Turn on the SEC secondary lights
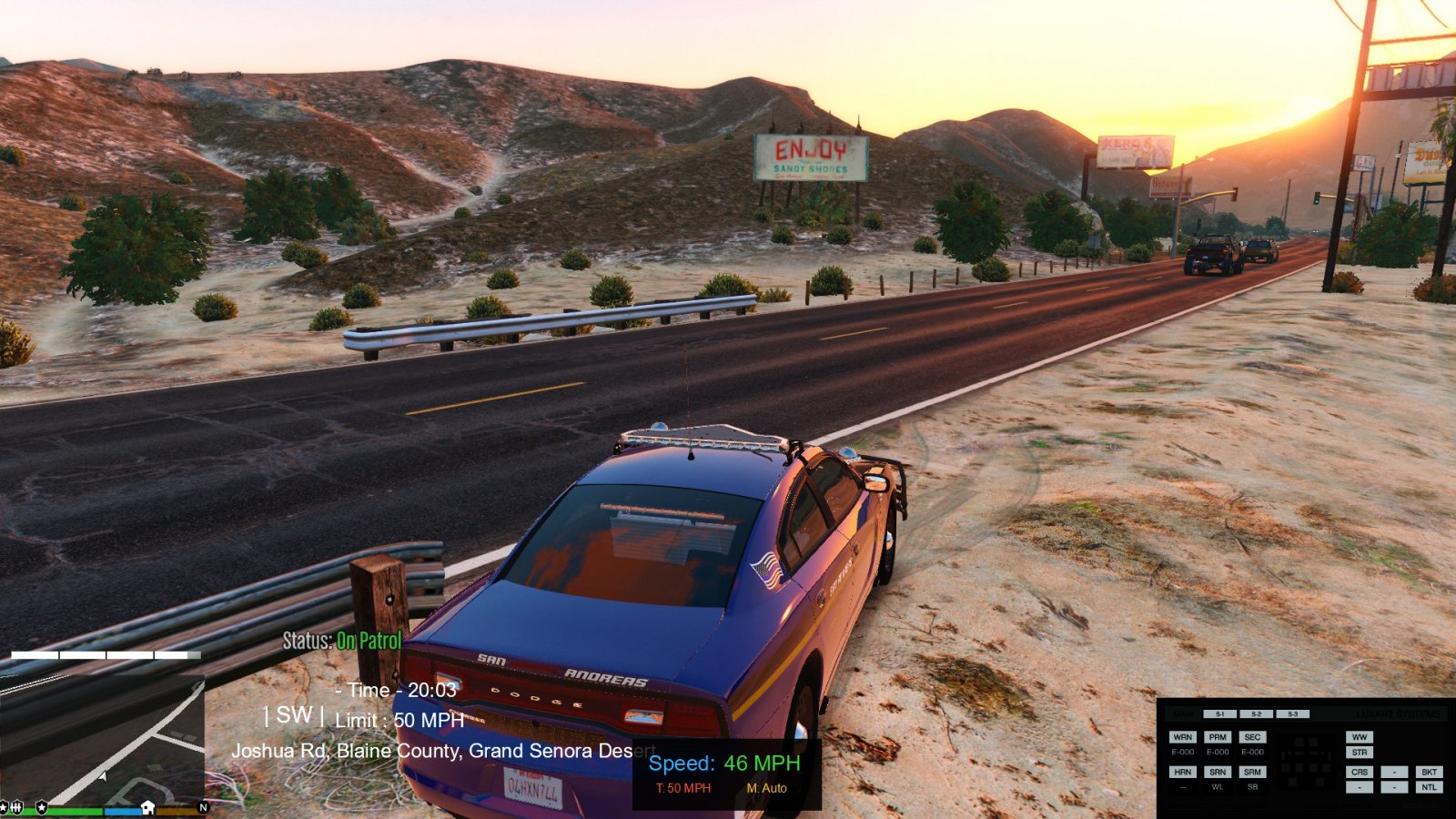 1252,737
